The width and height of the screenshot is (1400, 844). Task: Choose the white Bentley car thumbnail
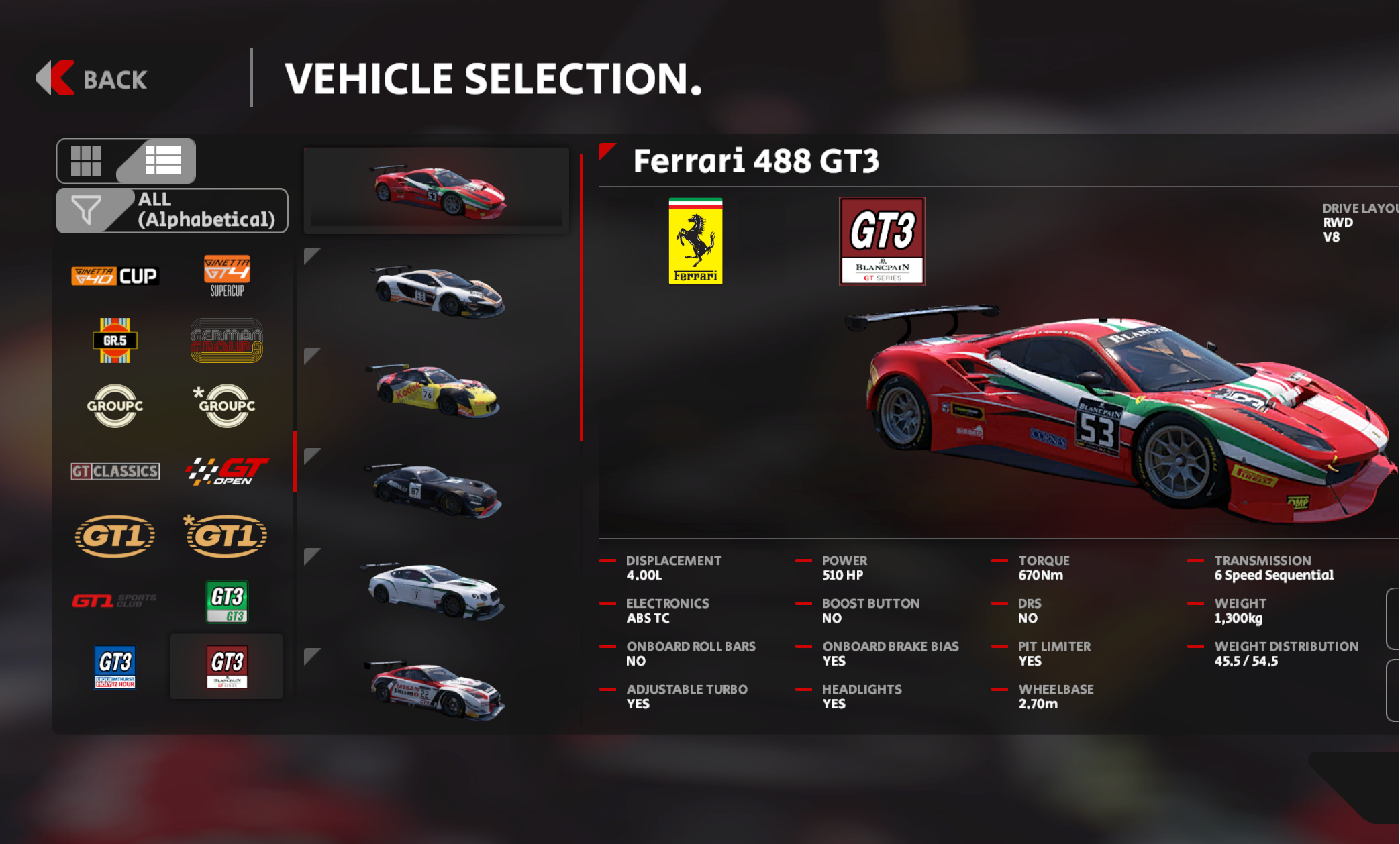pos(437,591)
